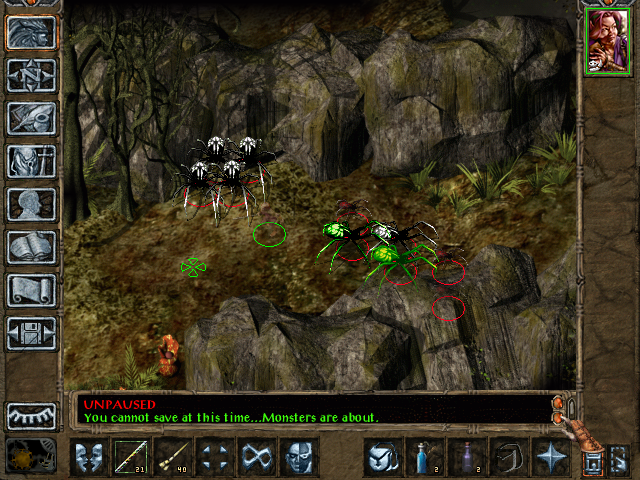Open the journal with the quill icon
The width and height of the screenshot is (640, 480).
coord(31,118)
